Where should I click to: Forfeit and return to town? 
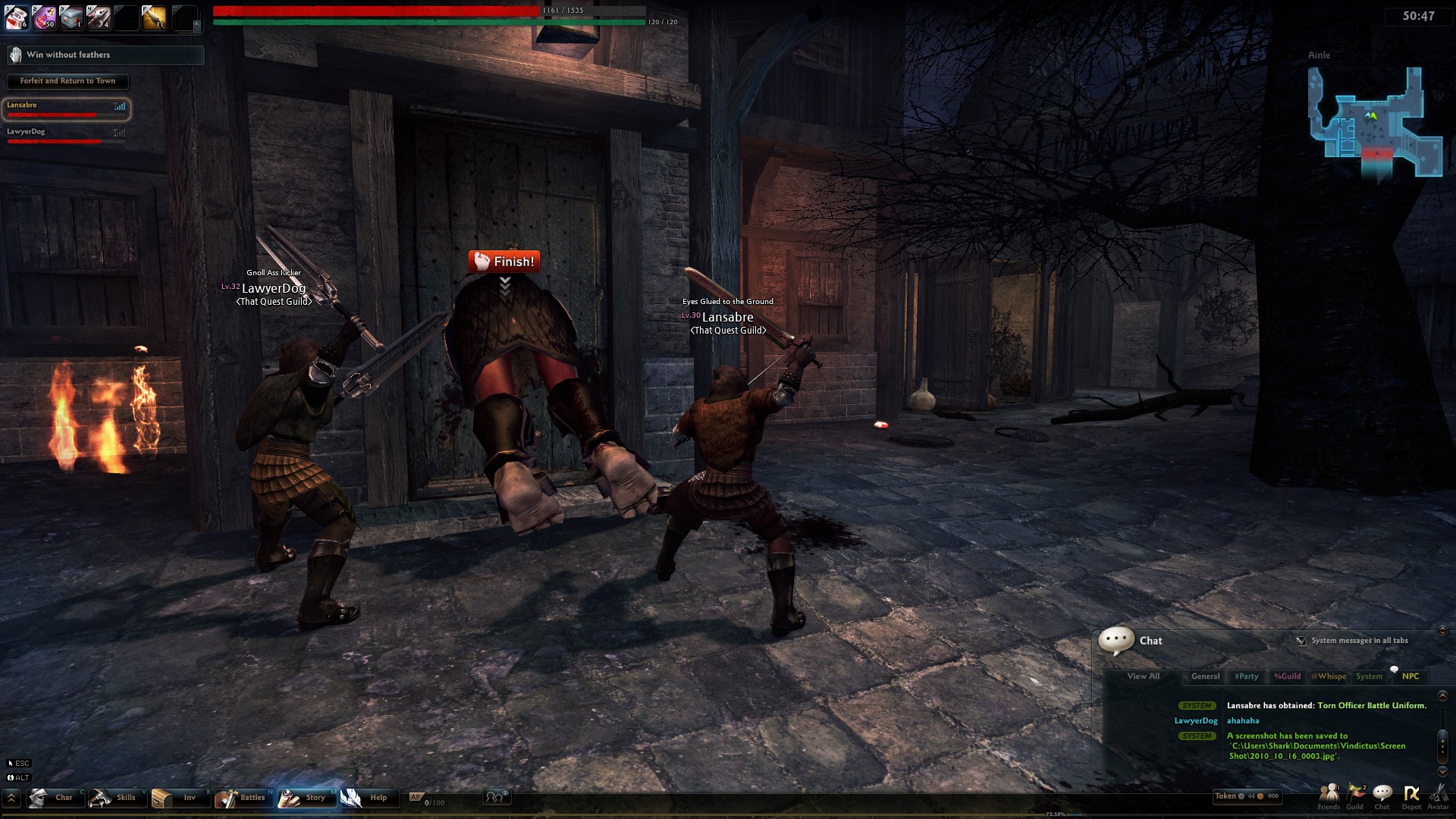[x=67, y=81]
